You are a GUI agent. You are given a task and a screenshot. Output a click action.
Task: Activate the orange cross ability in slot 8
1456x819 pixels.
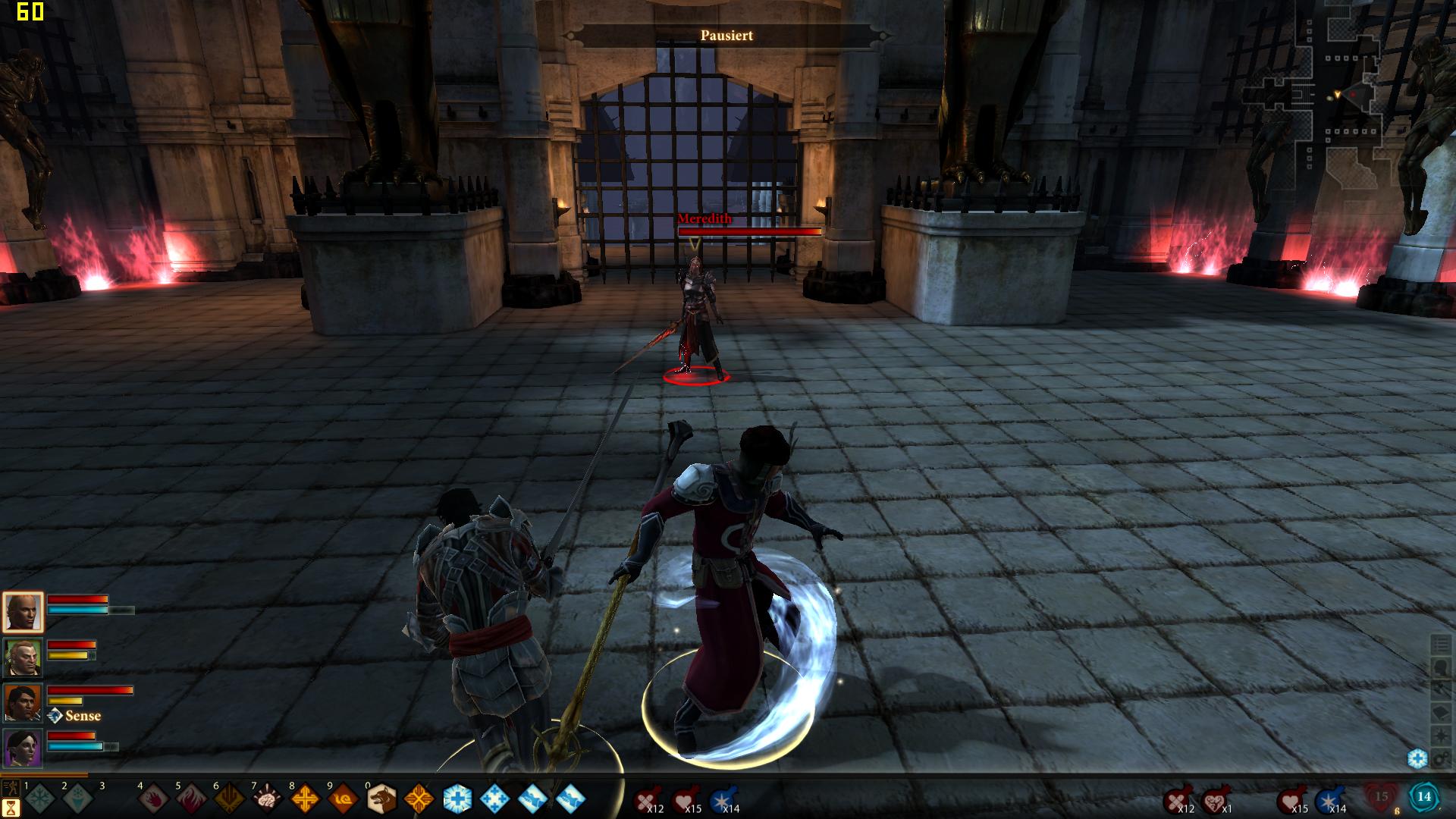305,799
